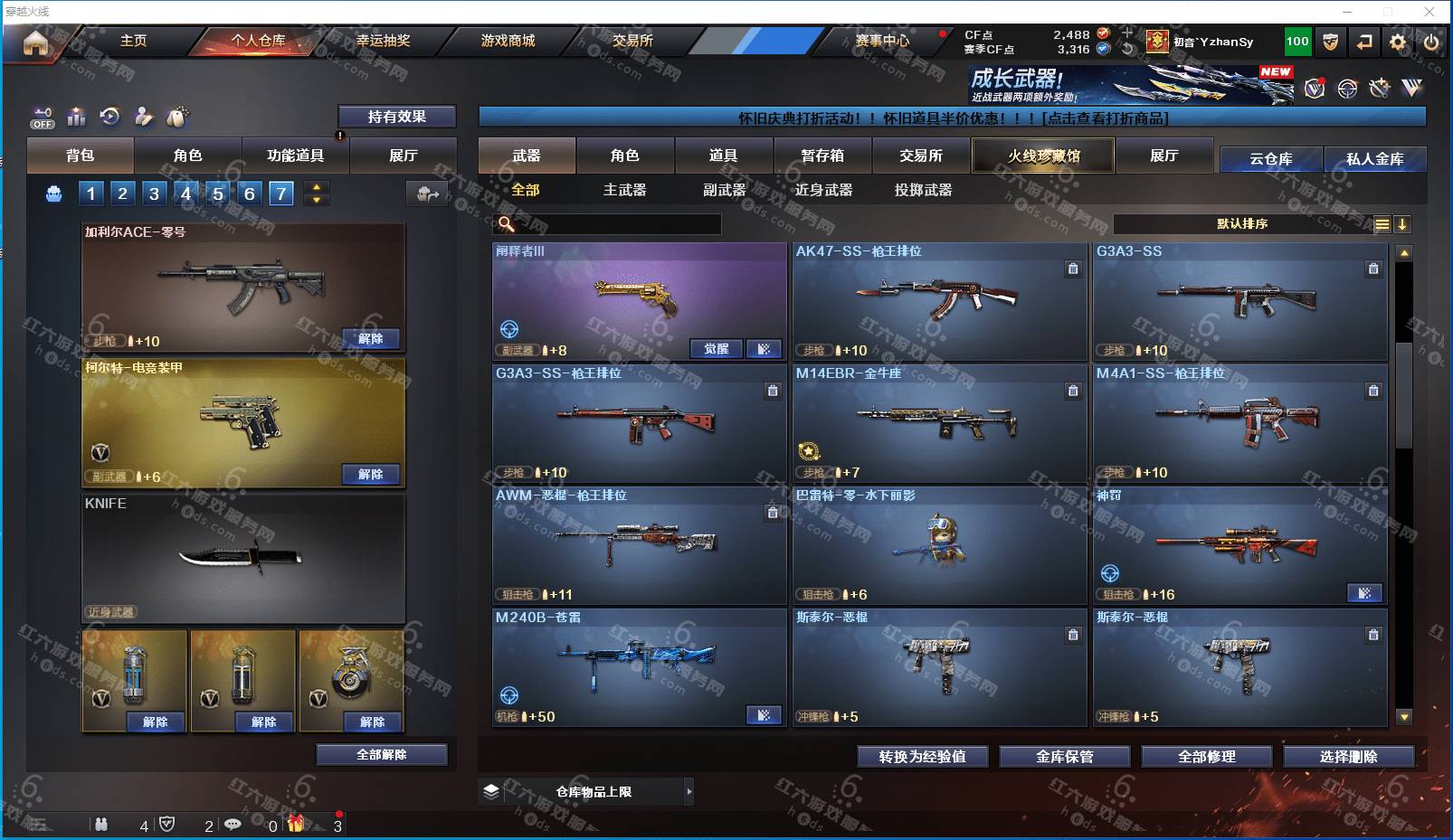The width and height of the screenshot is (1453, 840).
Task: Click 全部解除 to unequip everything
Action: pyautogui.click(x=381, y=754)
